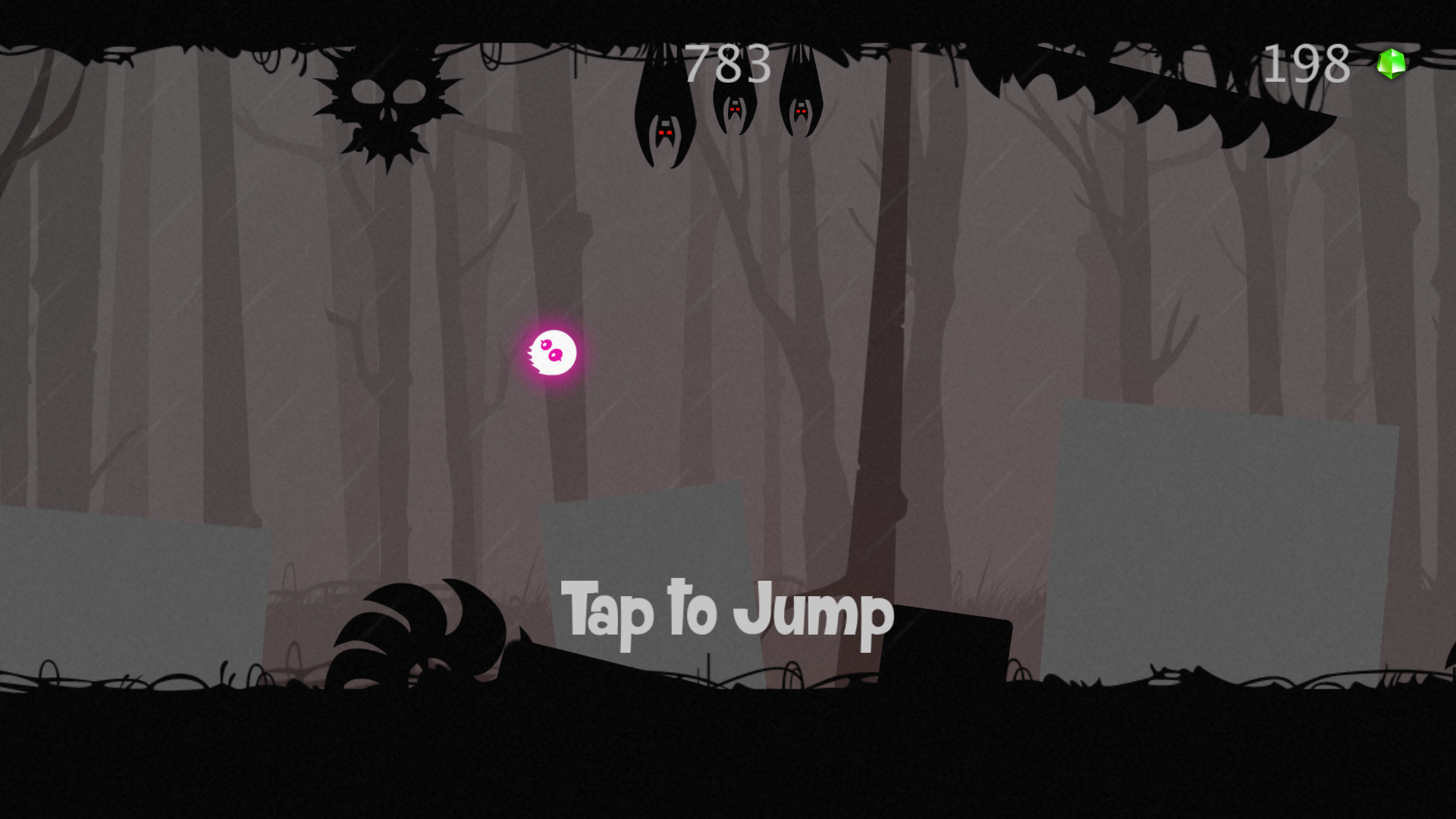Click the gem count reading 198

coord(1308,64)
